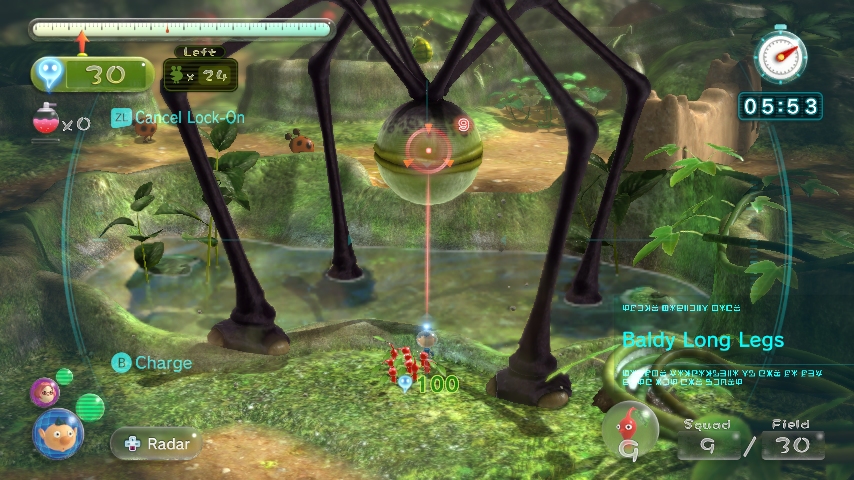The width and height of the screenshot is (854, 480).
Task: Select the Alph leader portrait
Action: (x=57, y=433)
